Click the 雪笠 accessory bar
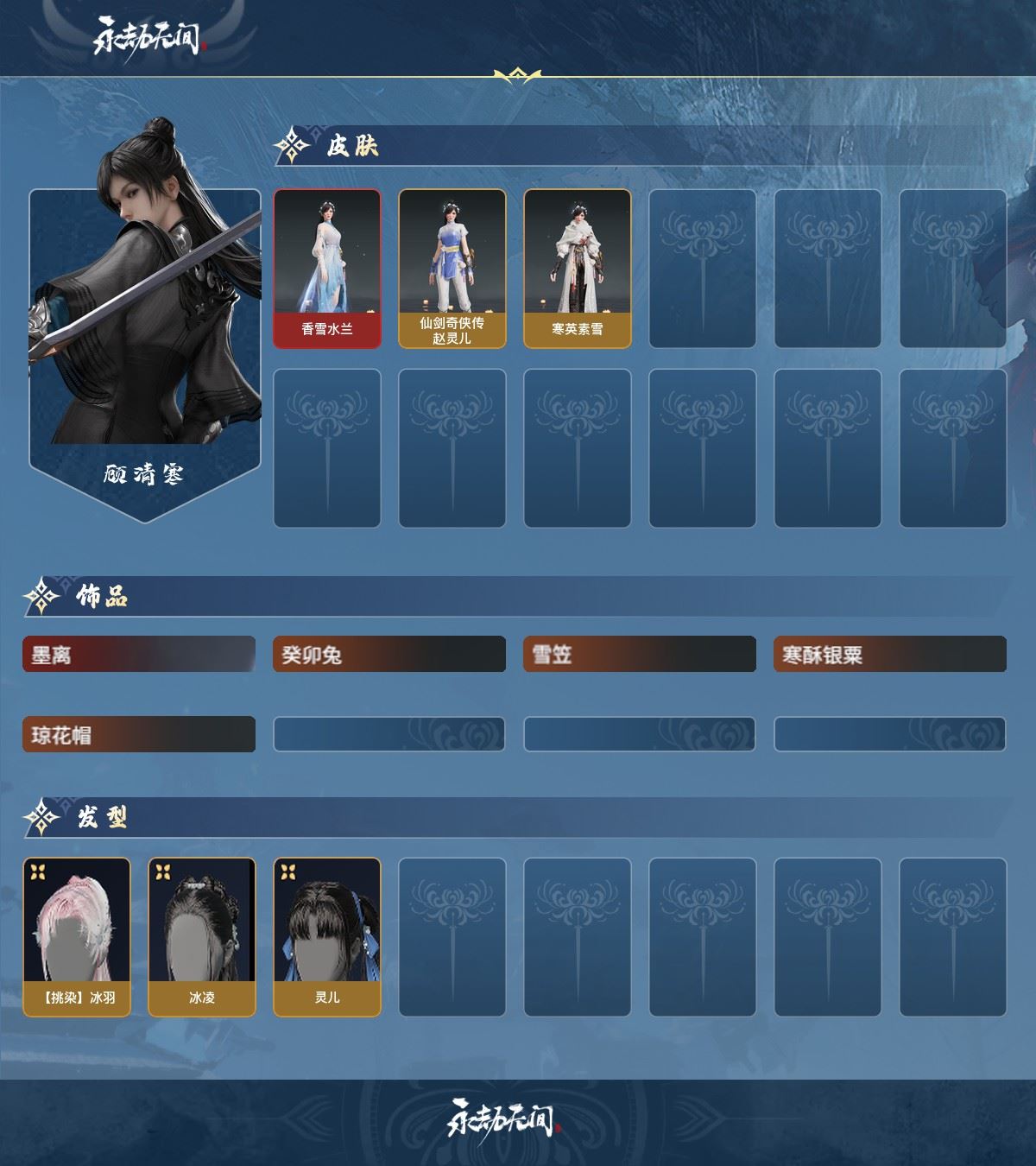This screenshot has width=1036, height=1166. [x=640, y=655]
